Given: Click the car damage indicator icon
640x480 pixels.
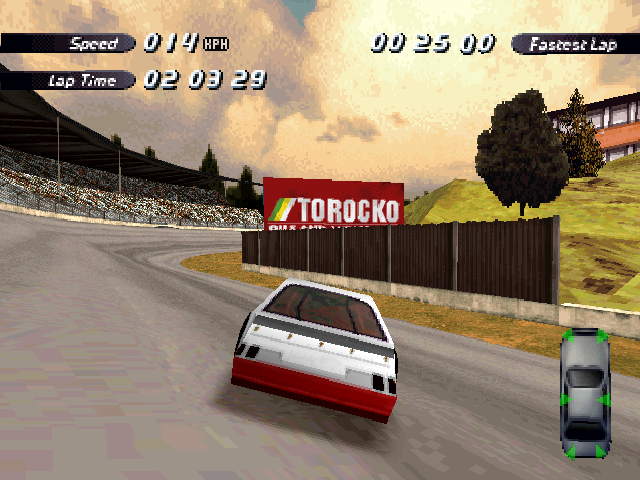Looking at the screenshot, I should tap(585, 393).
